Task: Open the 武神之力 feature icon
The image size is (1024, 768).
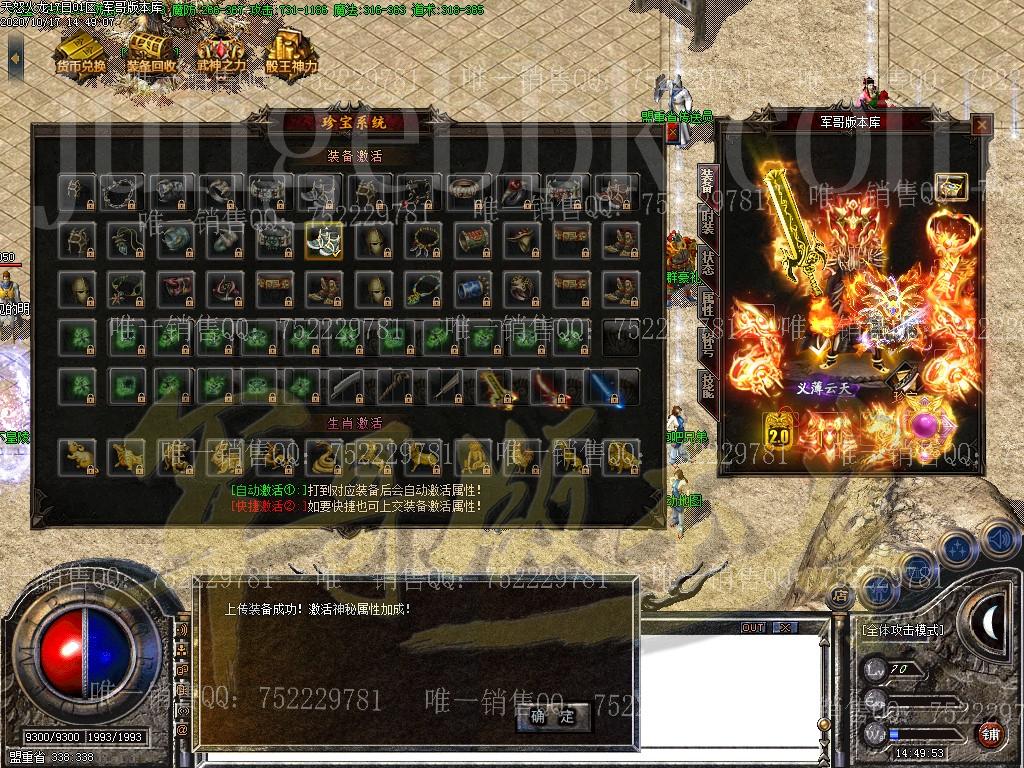Action: (x=222, y=50)
